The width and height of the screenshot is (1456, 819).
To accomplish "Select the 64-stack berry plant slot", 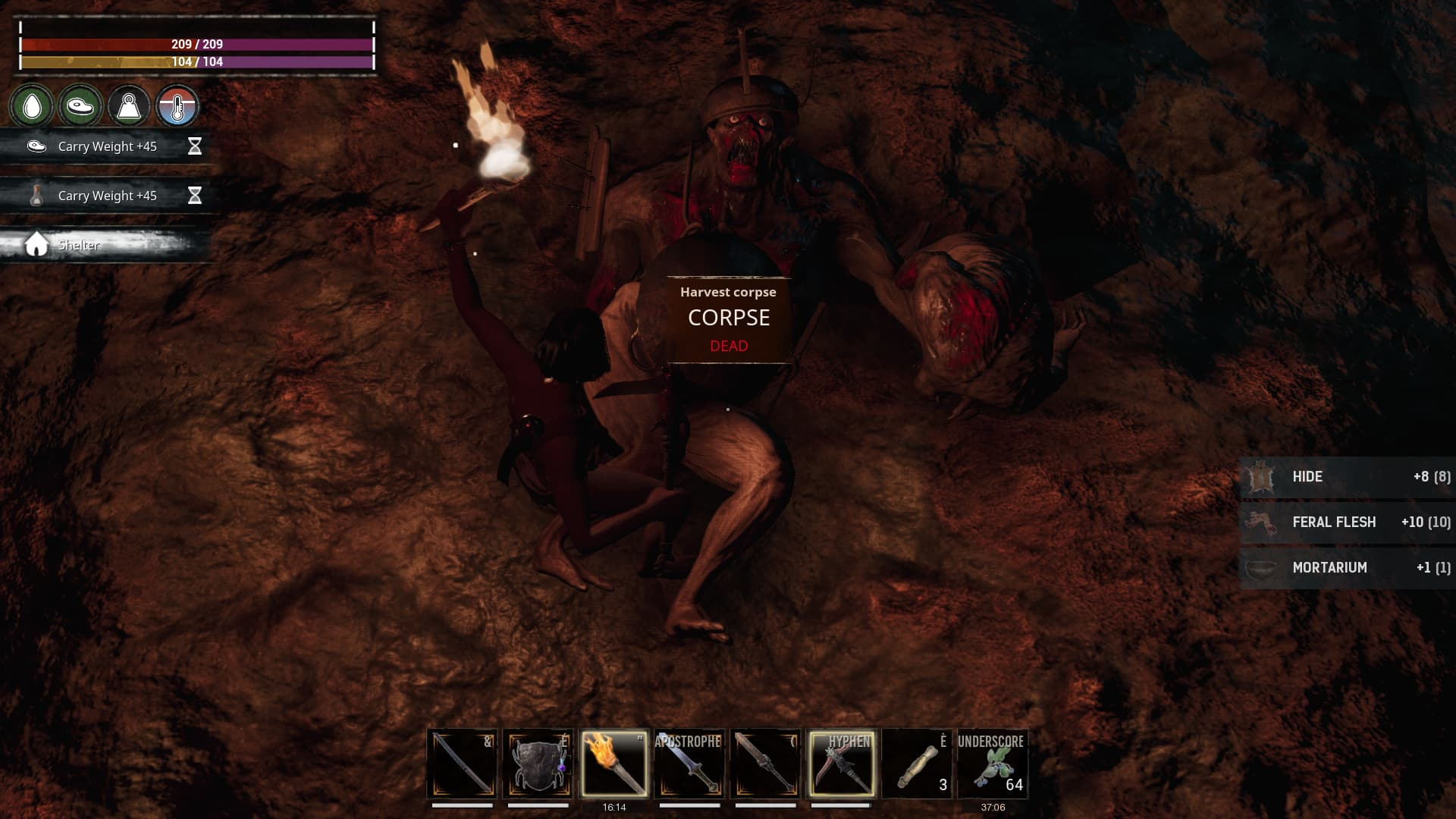I will (993, 764).
